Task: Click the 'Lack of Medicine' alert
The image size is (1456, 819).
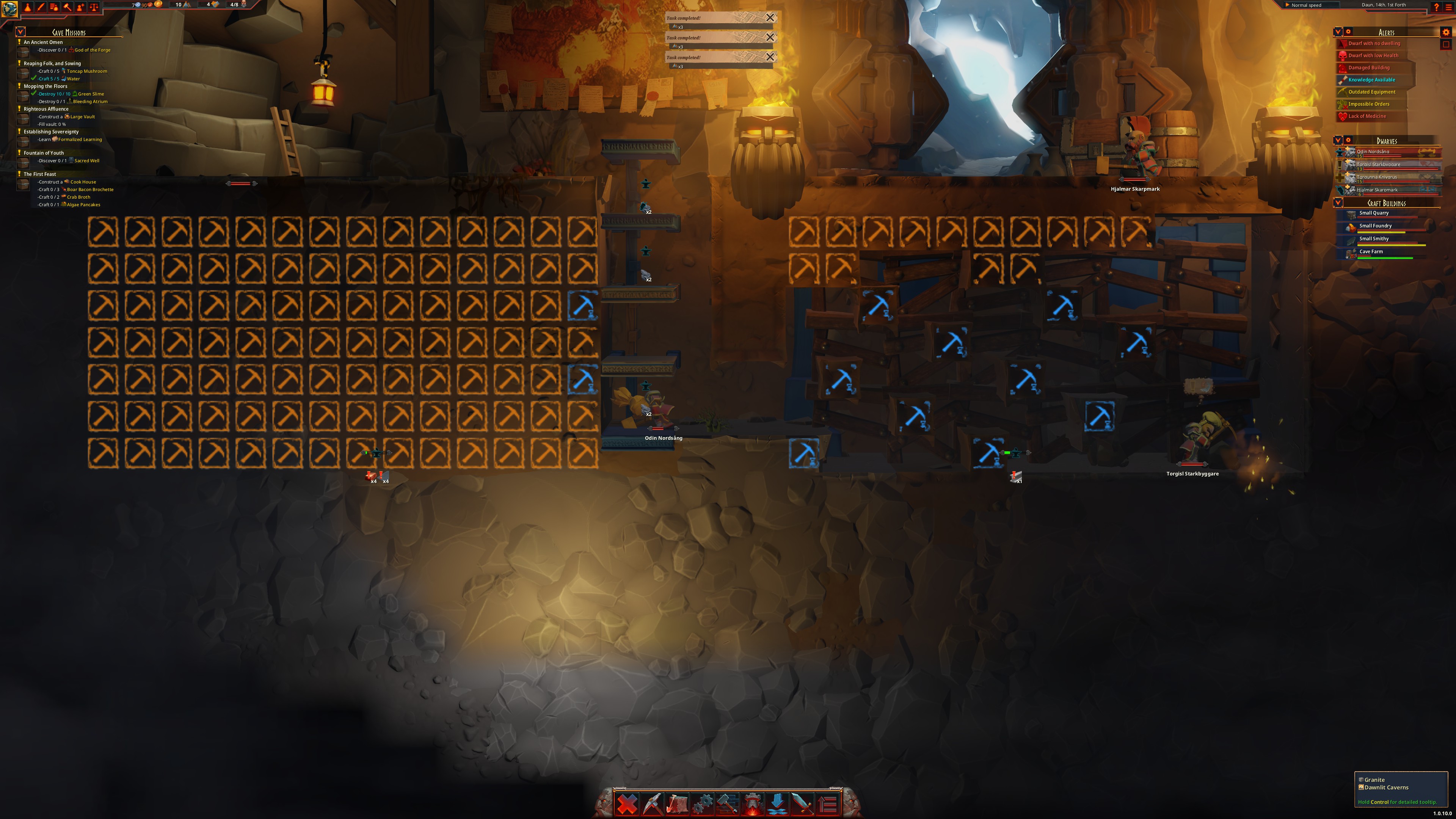Action: 1367,116
